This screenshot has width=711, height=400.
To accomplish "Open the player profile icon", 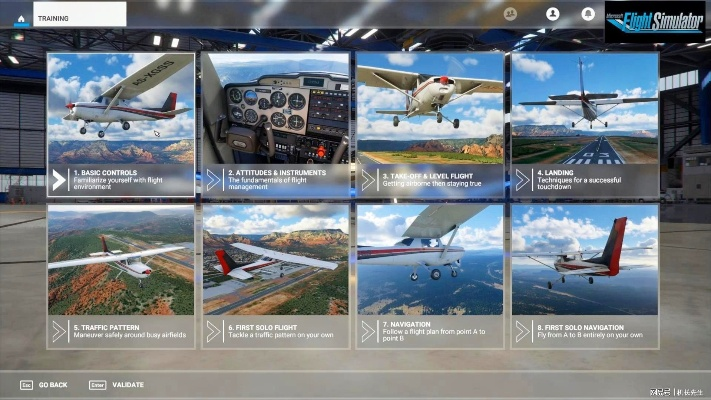I will (x=552, y=14).
